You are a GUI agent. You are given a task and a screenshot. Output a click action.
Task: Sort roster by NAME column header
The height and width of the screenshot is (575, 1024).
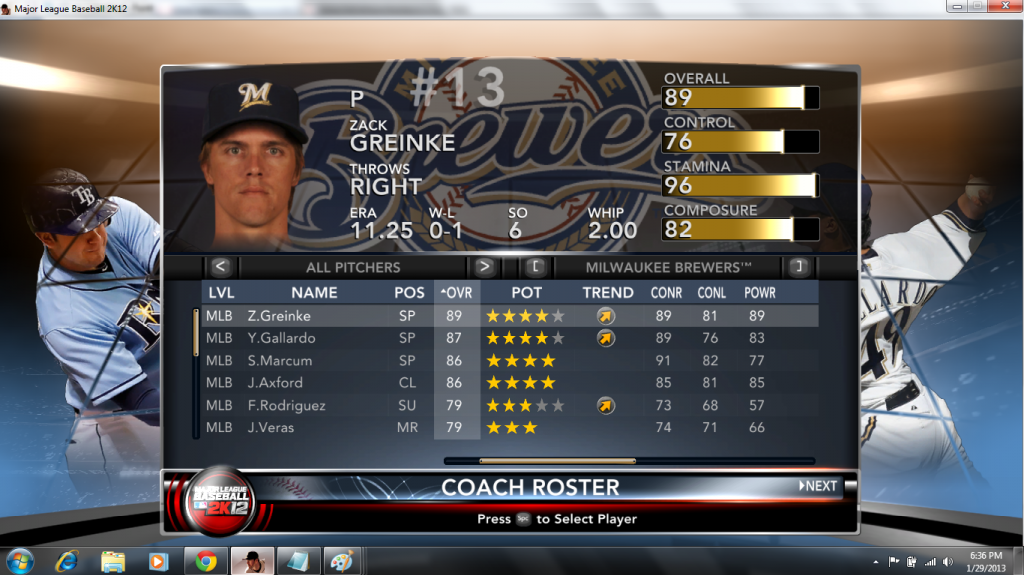(314, 293)
